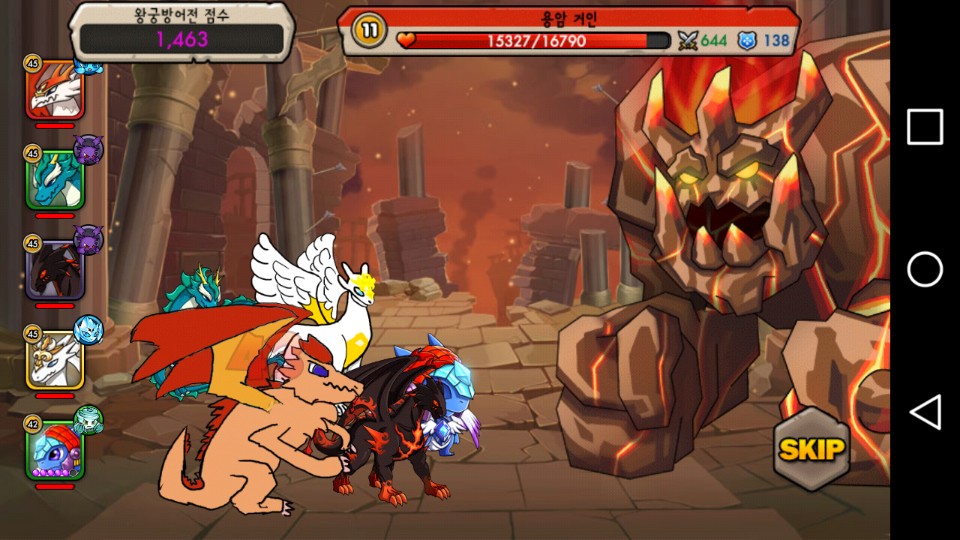This screenshot has width=960, height=540.
Task: Select the black dark dragon portrait
Action: [x=55, y=270]
